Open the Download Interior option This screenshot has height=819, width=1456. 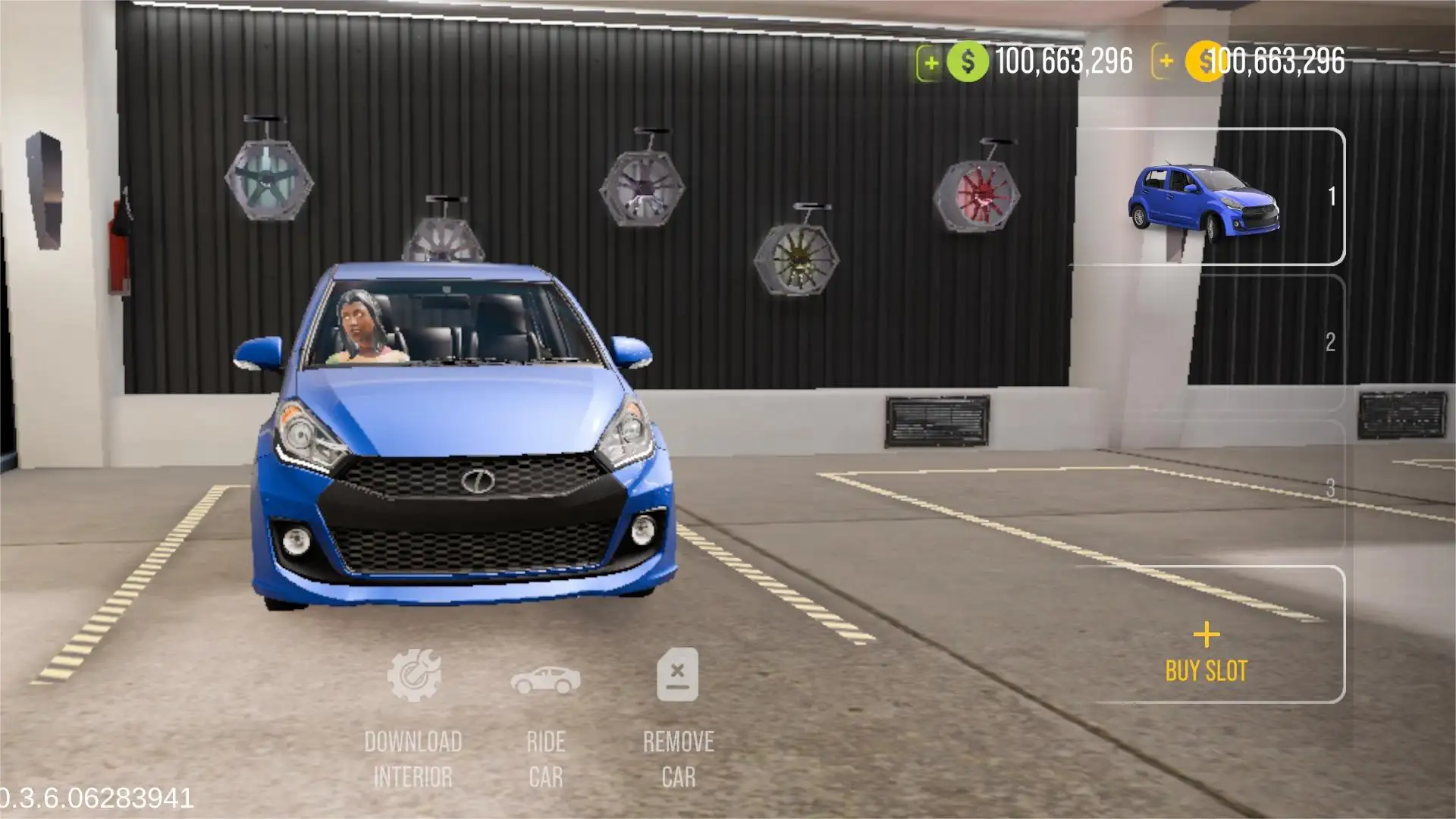tap(413, 717)
